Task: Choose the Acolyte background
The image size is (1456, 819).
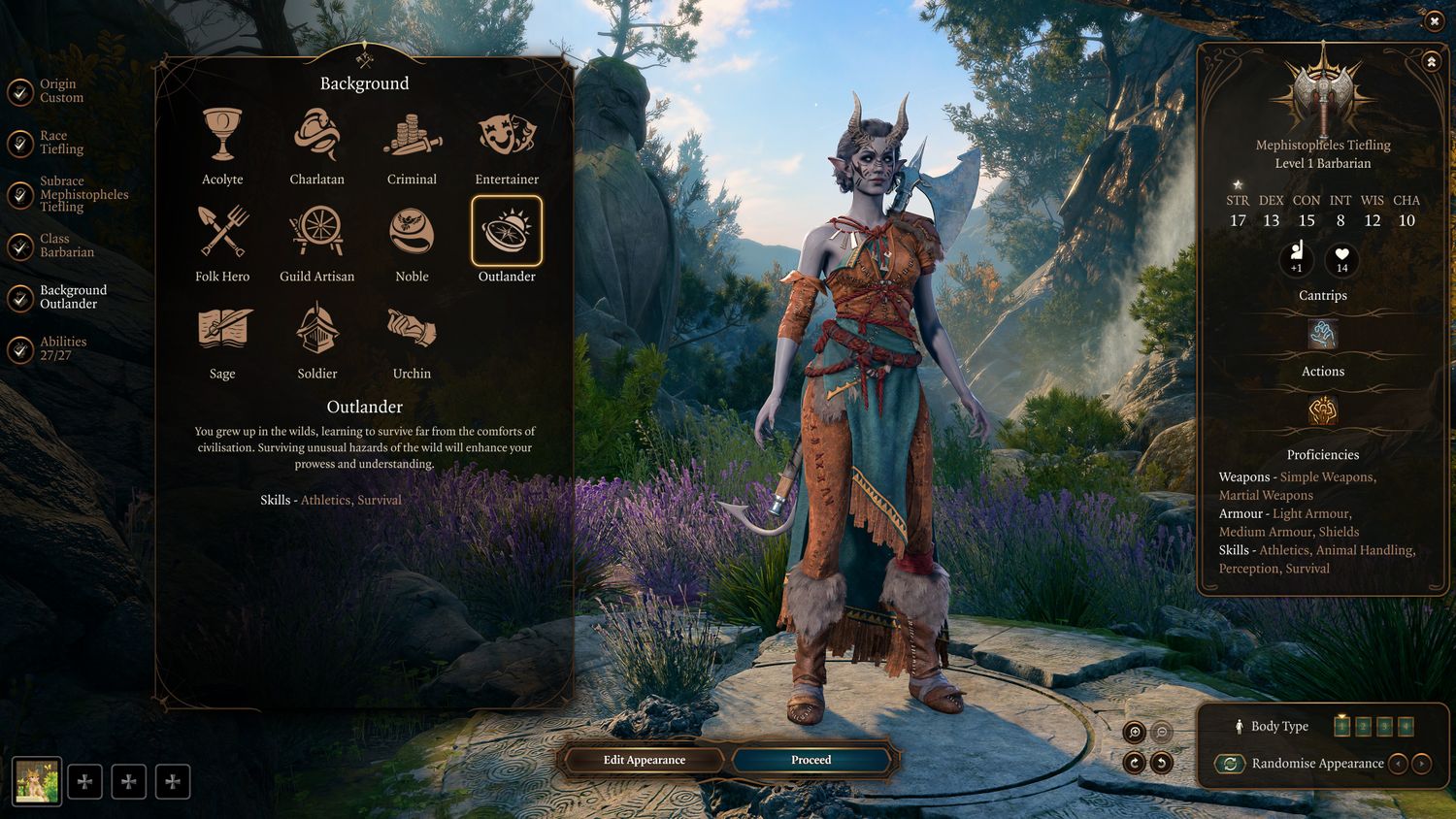Action: coord(222,136)
